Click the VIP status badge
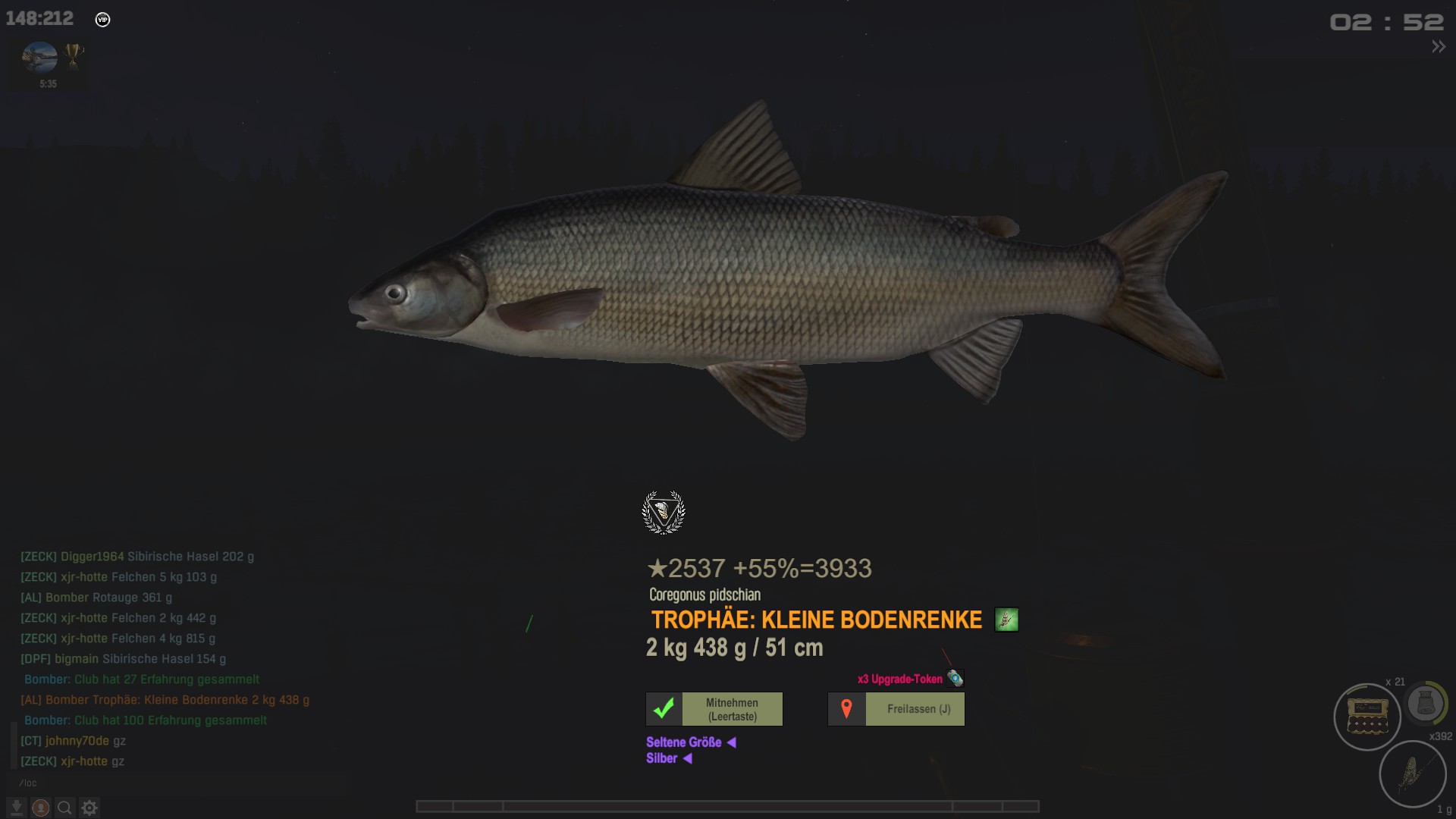Image resolution: width=1456 pixels, height=819 pixels. coord(102,20)
